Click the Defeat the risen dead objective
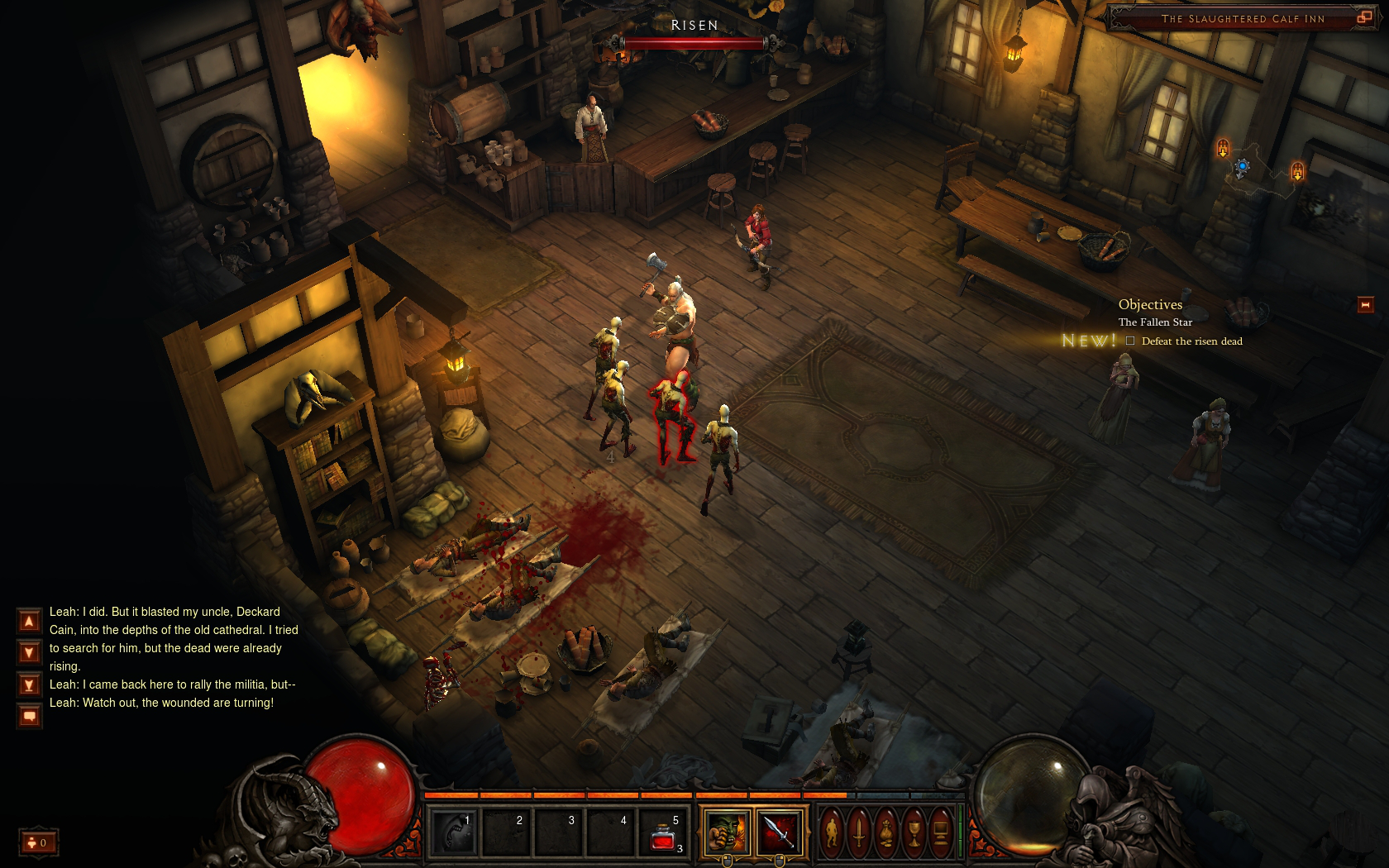The width and height of the screenshot is (1389, 868). point(1191,341)
